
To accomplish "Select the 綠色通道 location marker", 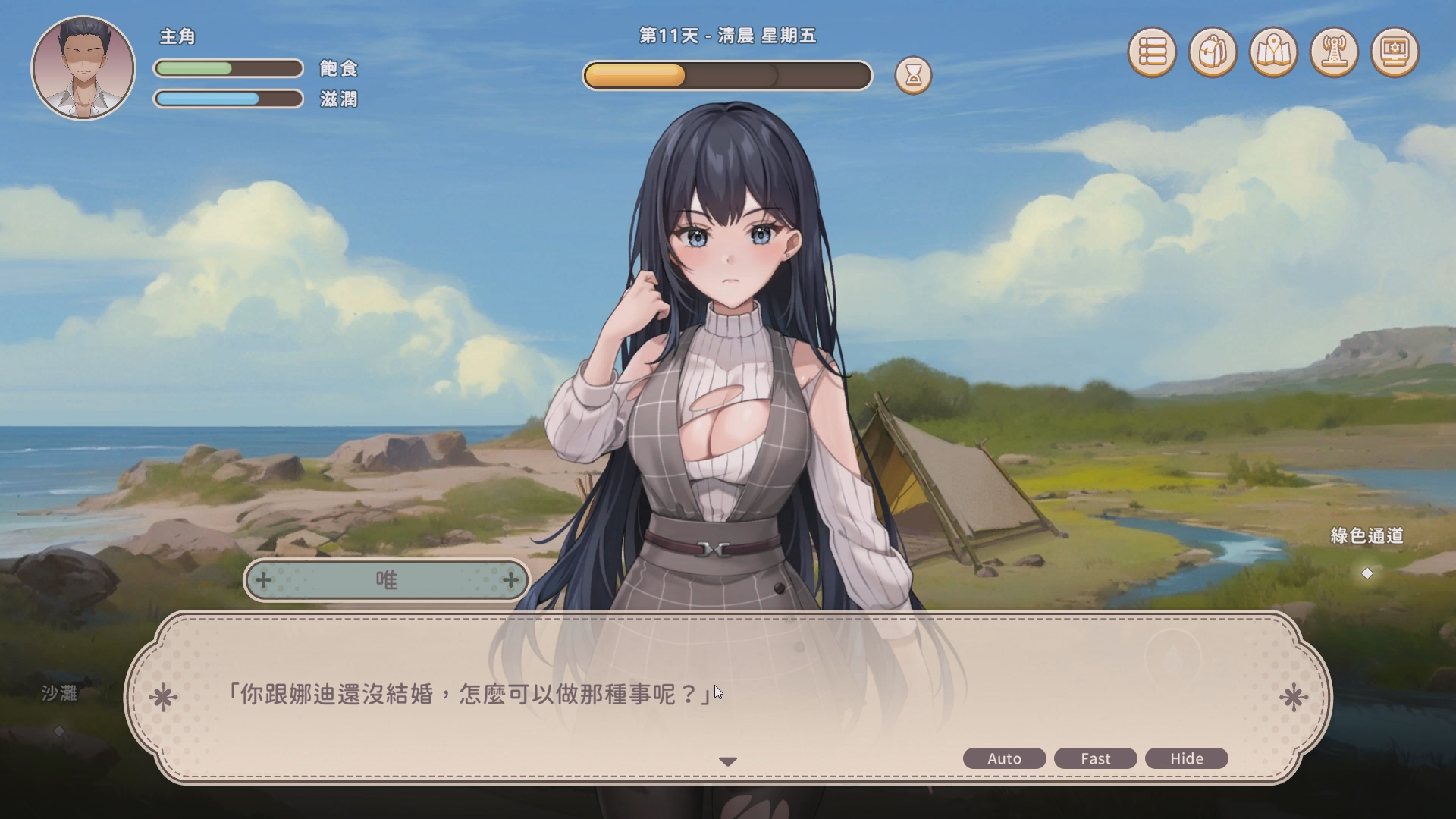I will click(x=1367, y=573).
